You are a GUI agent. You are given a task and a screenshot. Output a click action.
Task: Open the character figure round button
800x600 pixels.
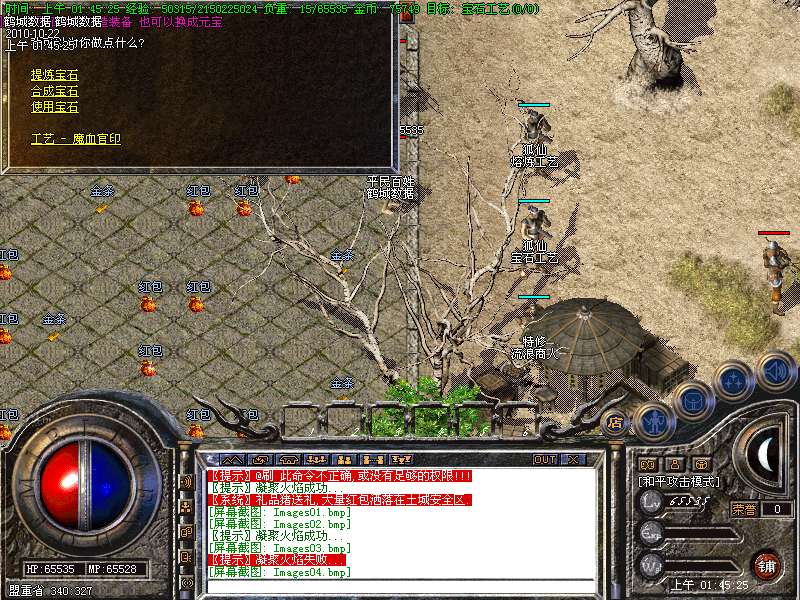652,419
